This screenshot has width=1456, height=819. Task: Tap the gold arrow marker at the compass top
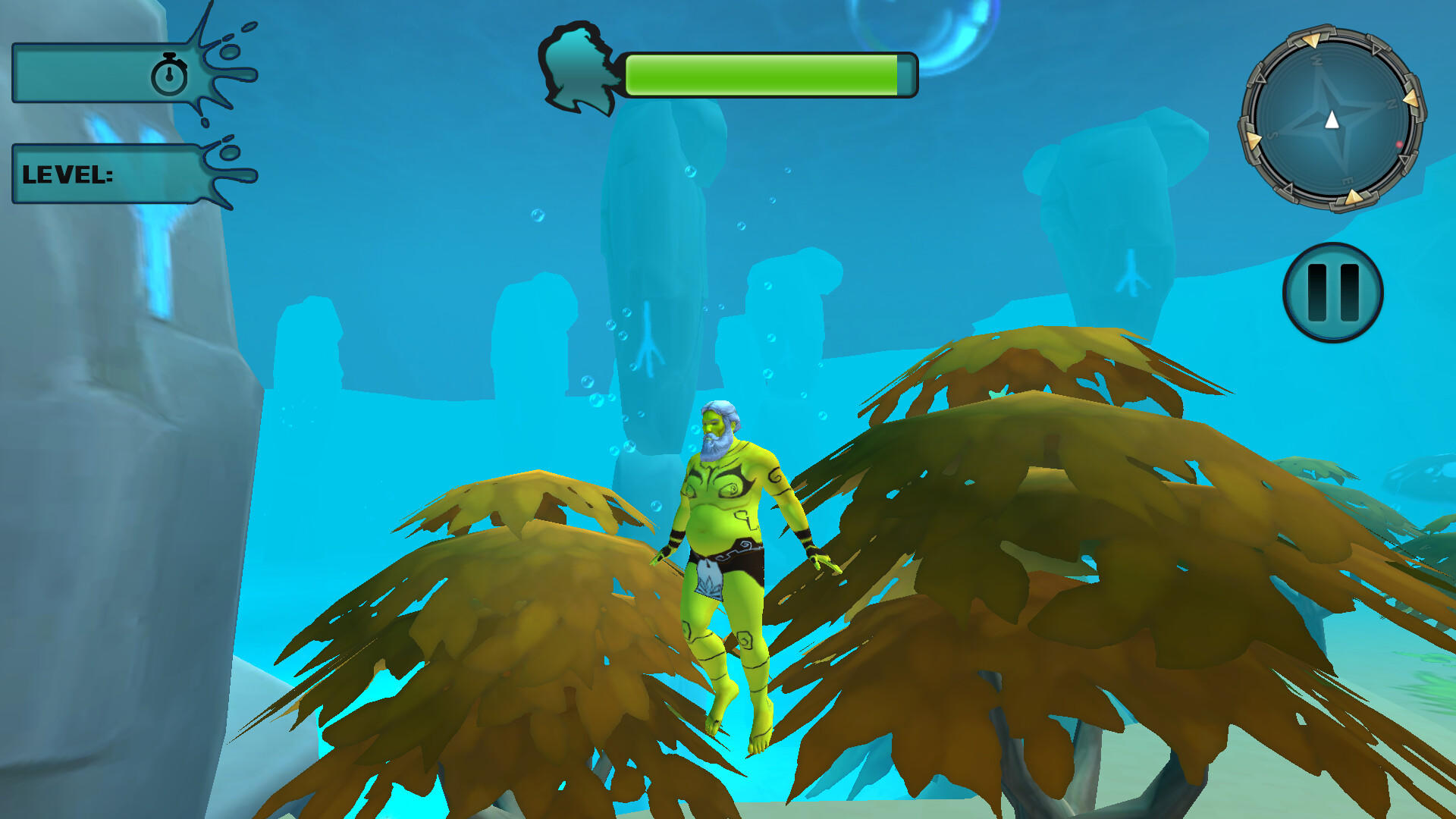(1313, 39)
